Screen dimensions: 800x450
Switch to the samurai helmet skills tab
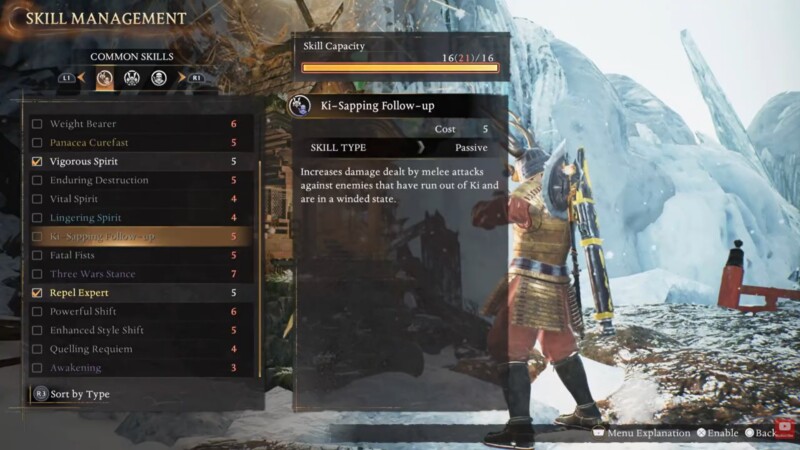tap(132, 77)
